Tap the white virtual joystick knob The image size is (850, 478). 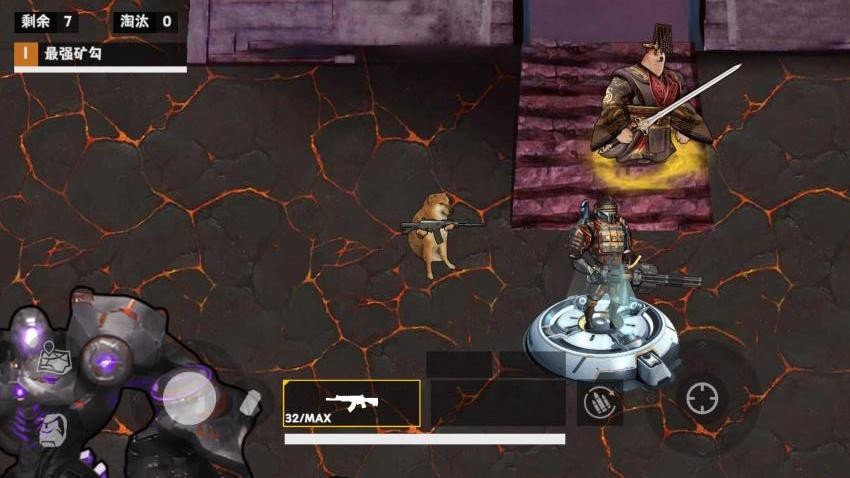187,396
